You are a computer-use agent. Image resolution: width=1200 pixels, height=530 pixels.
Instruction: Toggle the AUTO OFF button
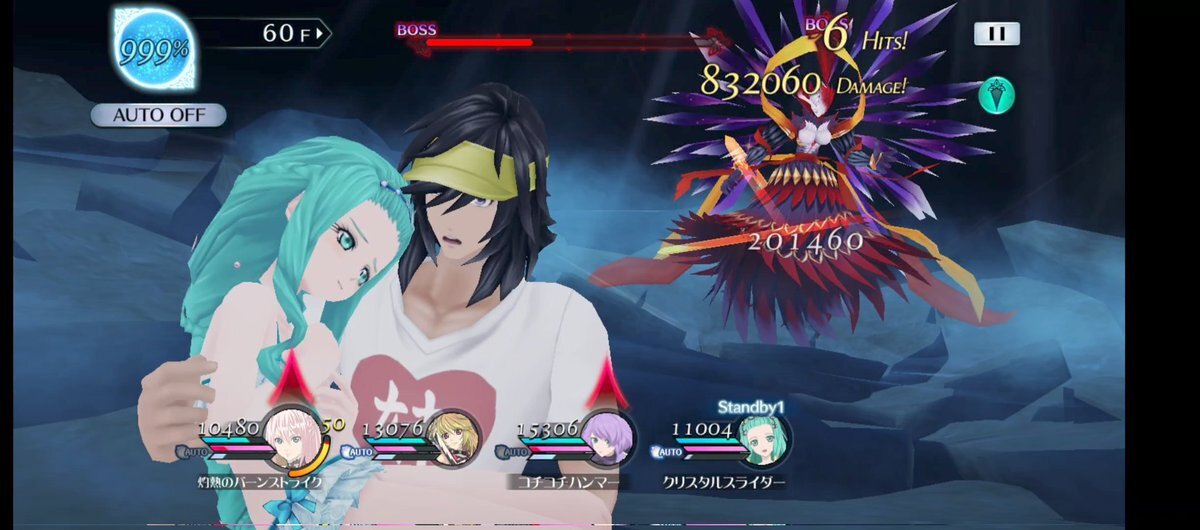coord(158,115)
